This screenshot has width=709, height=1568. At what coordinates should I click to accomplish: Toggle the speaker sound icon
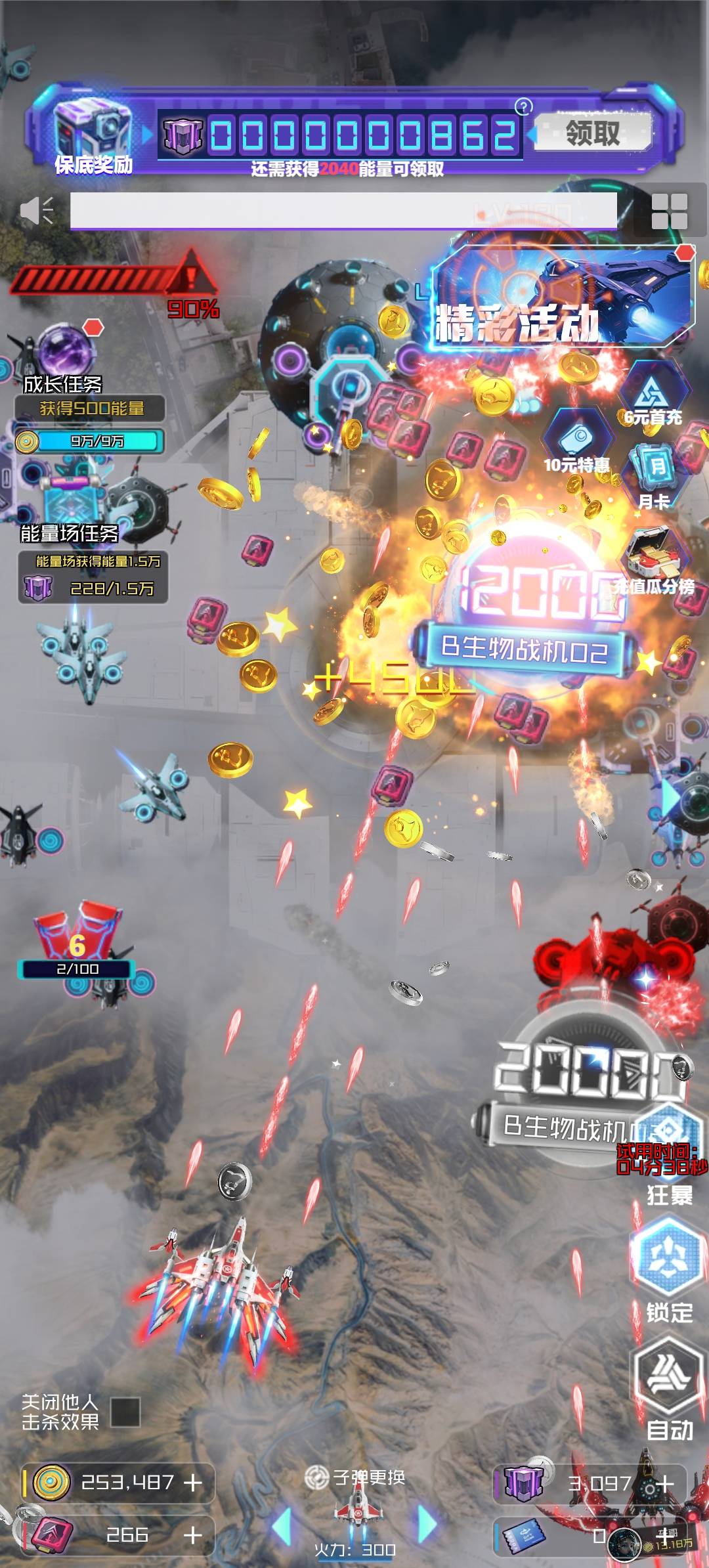[x=36, y=211]
